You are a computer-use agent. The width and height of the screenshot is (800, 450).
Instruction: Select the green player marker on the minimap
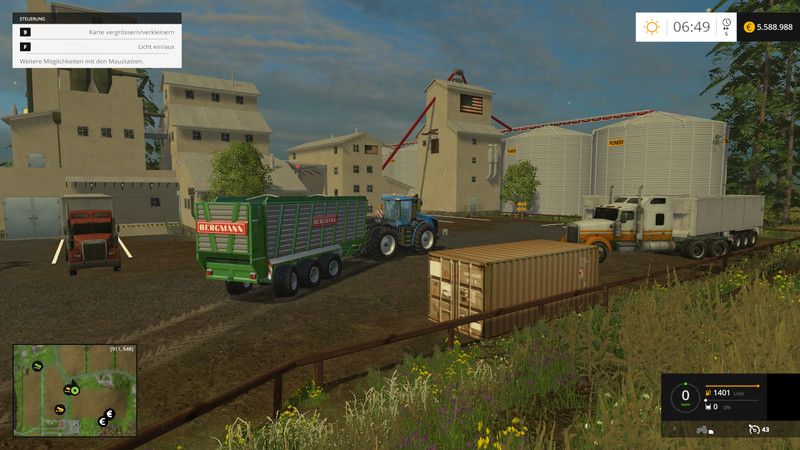tap(74, 390)
